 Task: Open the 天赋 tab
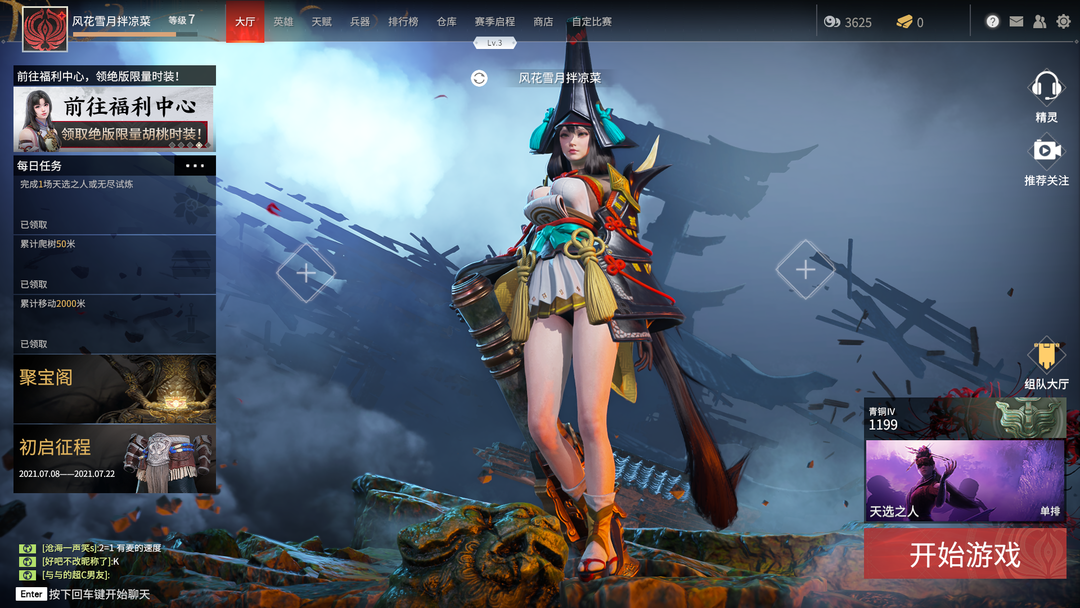321,22
